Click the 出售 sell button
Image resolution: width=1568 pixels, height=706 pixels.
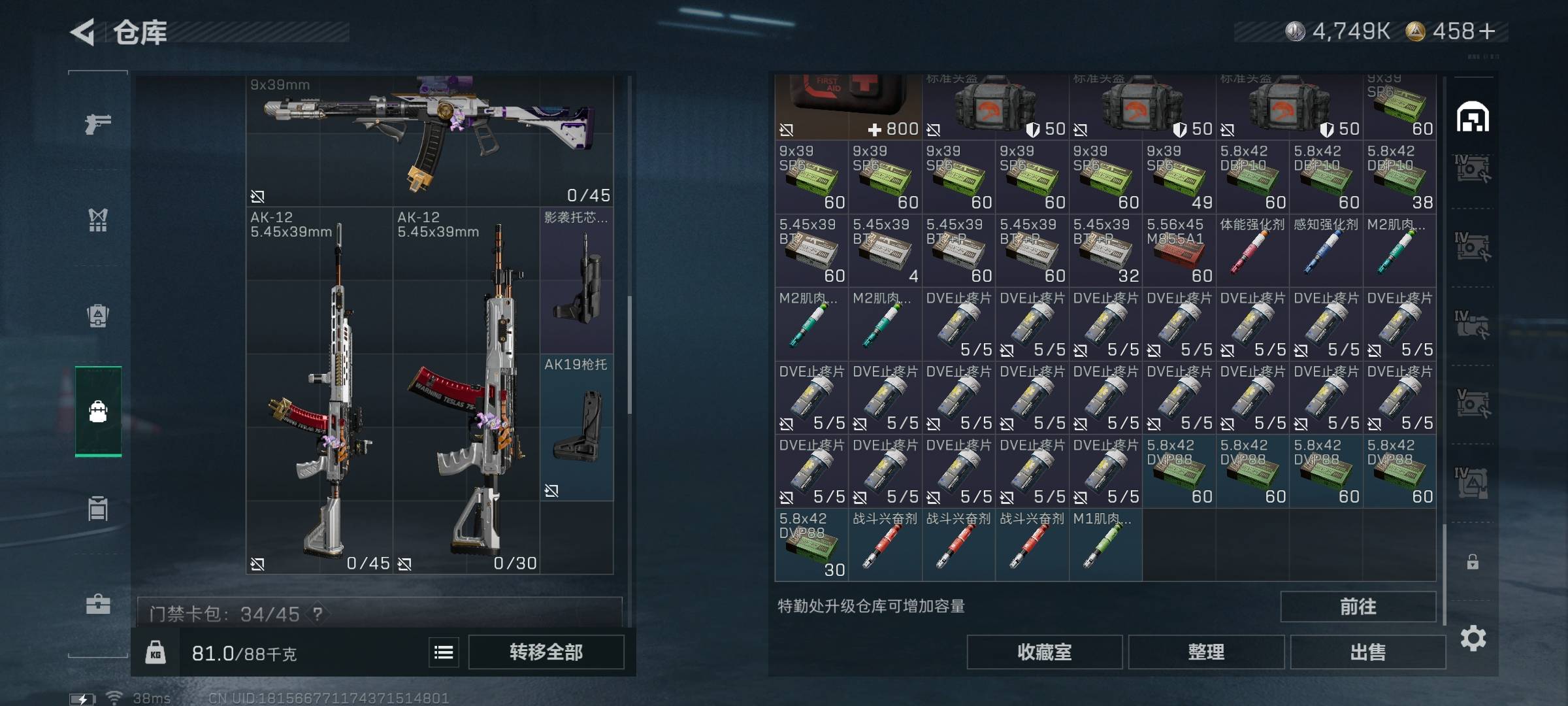click(1367, 652)
